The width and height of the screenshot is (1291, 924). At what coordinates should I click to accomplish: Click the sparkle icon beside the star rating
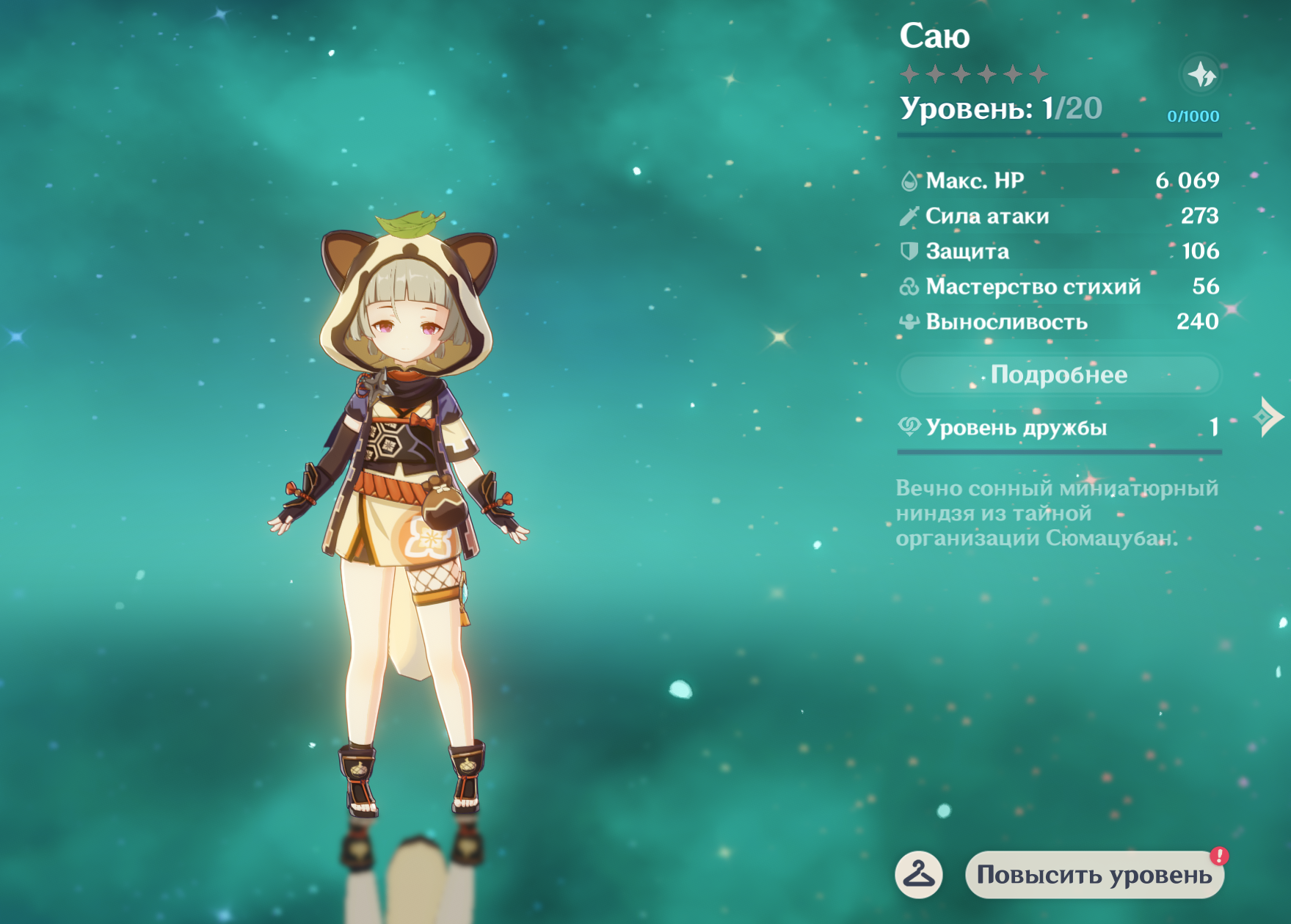pyautogui.click(x=1201, y=75)
